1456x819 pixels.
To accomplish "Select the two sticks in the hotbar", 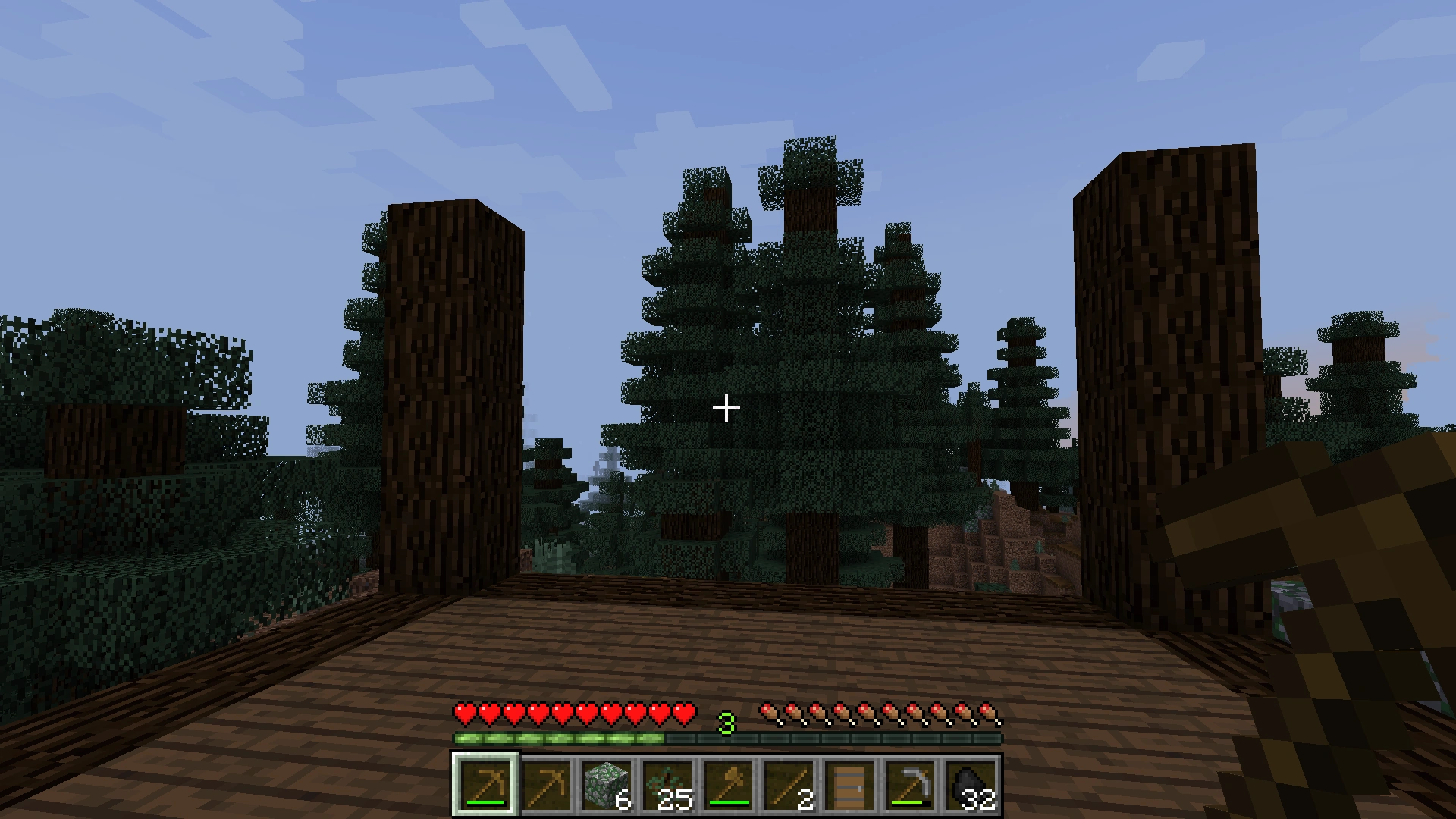I will [791, 785].
